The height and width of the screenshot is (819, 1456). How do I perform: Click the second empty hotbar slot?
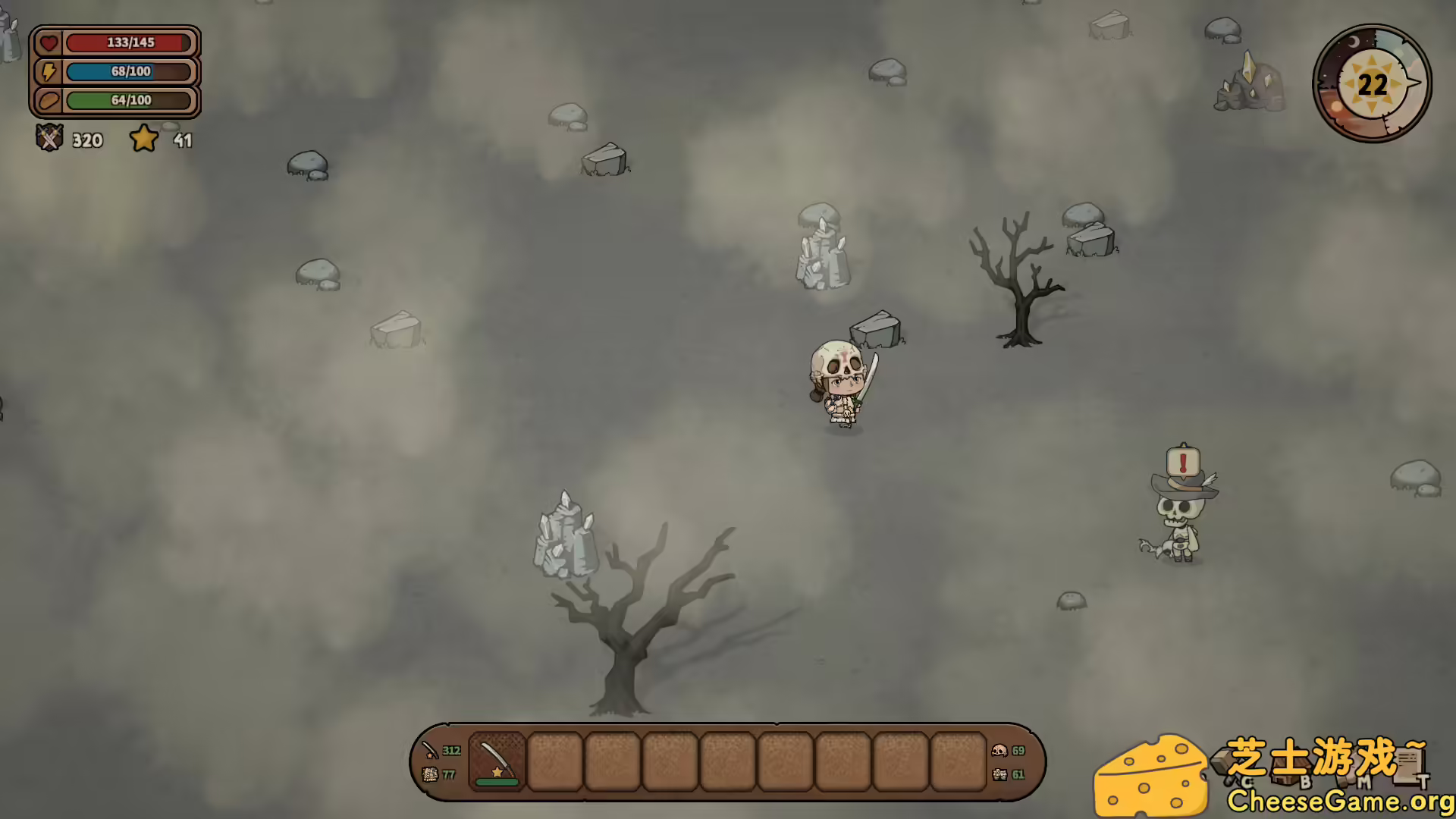[555, 761]
